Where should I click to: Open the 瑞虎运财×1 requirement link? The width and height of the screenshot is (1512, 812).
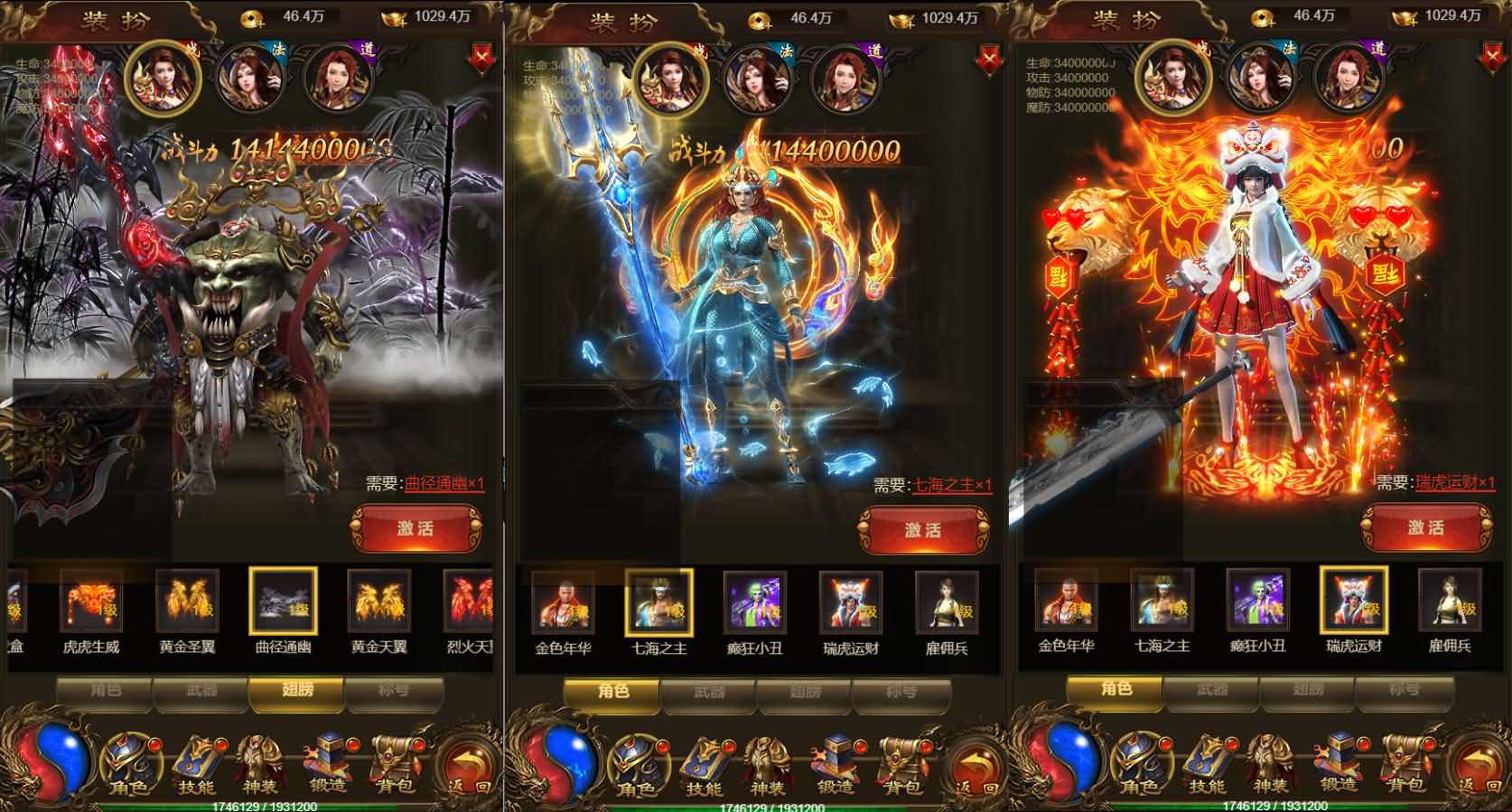(x=1455, y=483)
